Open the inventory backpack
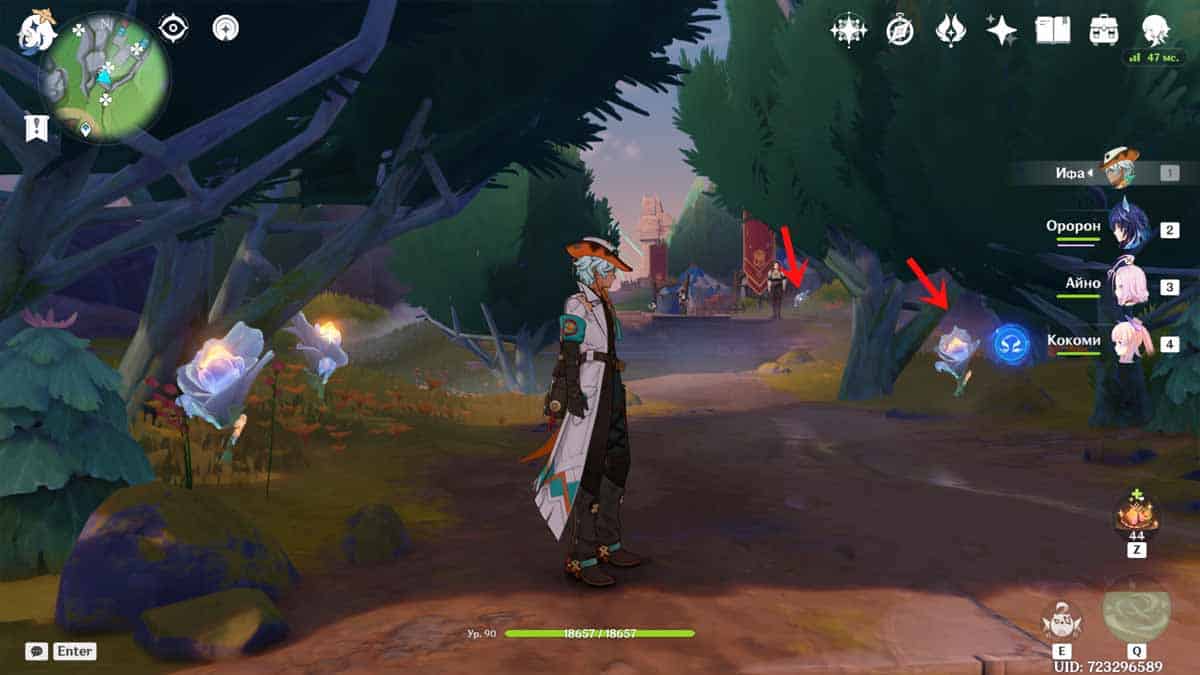Viewport: 1200px width, 675px height. pyautogui.click(x=1104, y=30)
